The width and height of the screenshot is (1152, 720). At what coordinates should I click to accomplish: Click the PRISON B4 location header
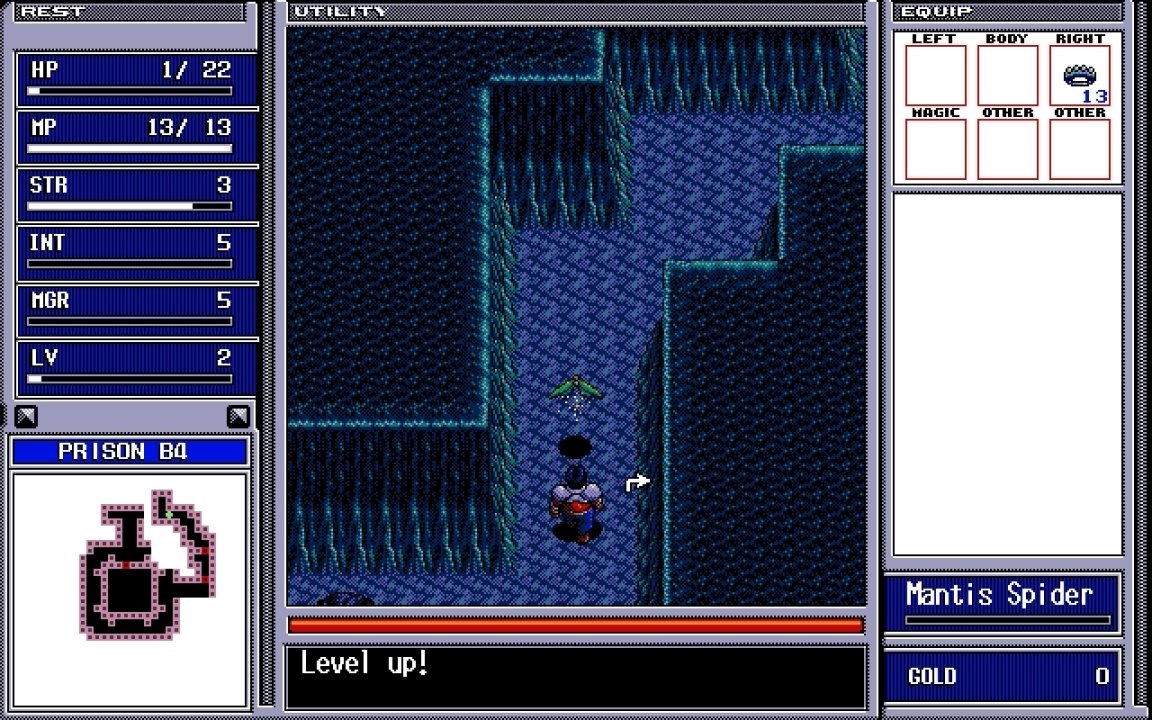(129, 452)
